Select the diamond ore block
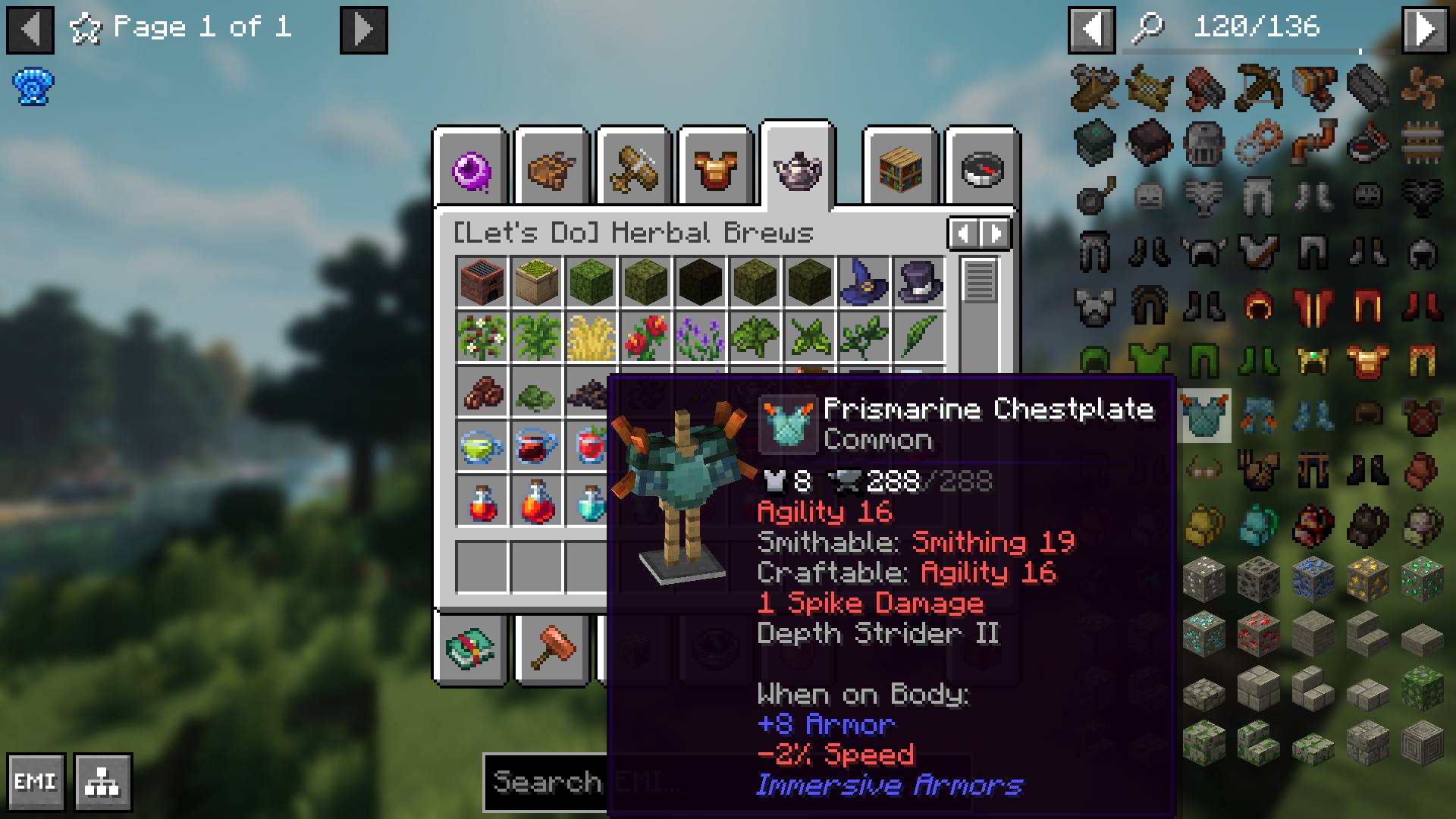The width and height of the screenshot is (1456, 819). pyautogui.click(x=1203, y=633)
